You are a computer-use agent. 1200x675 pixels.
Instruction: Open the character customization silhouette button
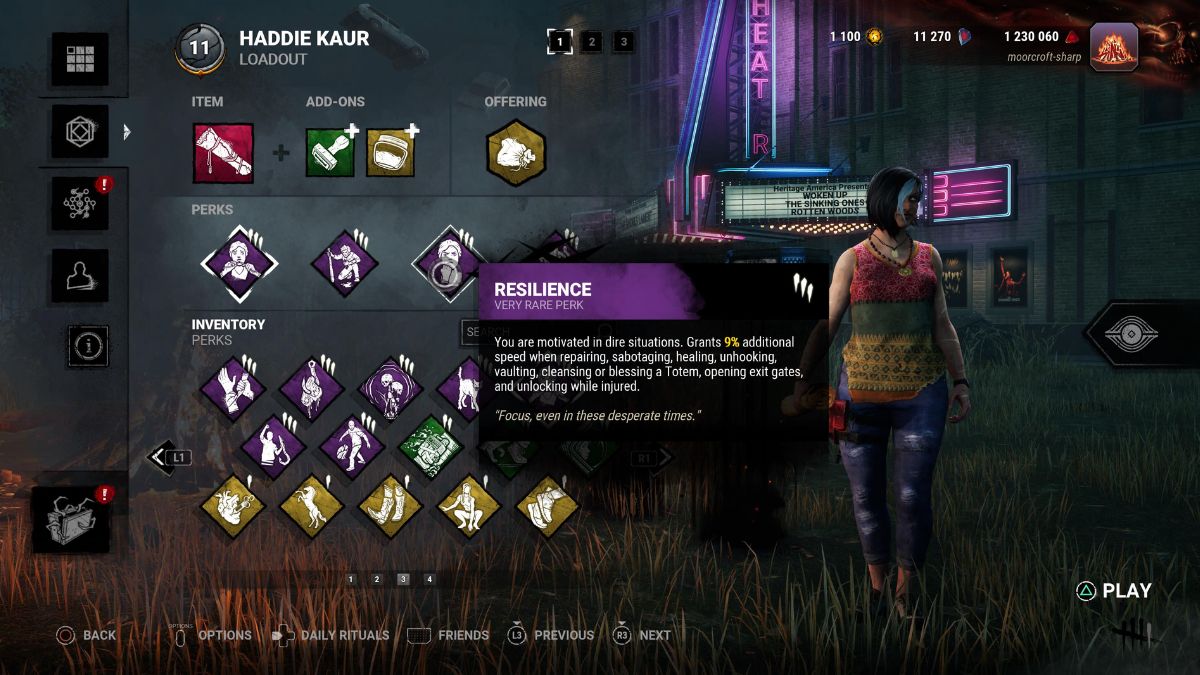[x=80, y=275]
